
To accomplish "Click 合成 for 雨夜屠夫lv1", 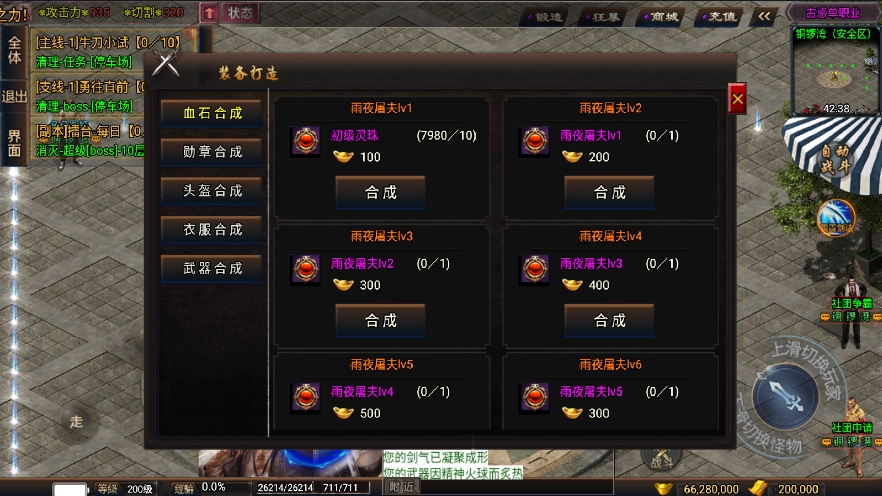I will [380, 192].
